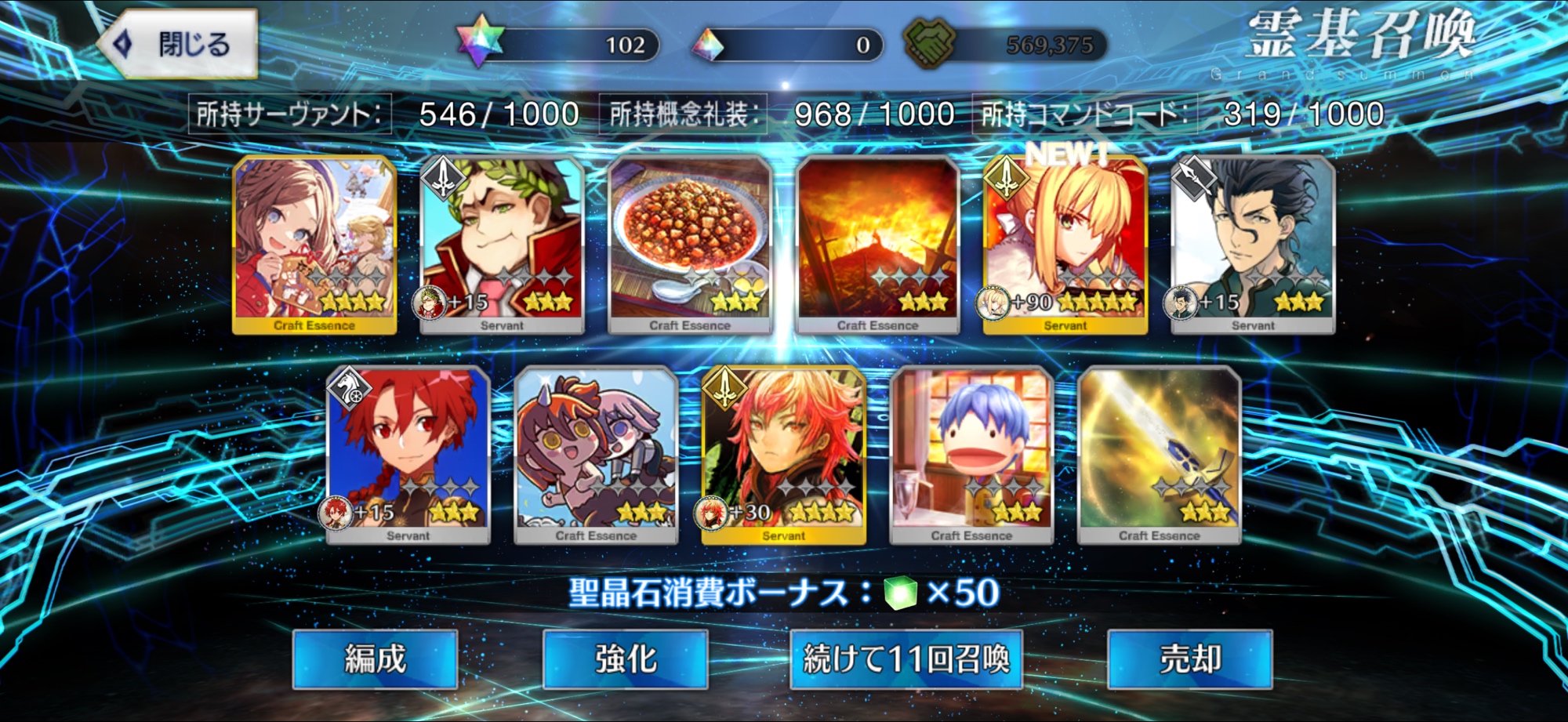This screenshot has width=1568, height=722.
Task: Select the blue-haired puppet Craft Essence card
Action: point(971,455)
